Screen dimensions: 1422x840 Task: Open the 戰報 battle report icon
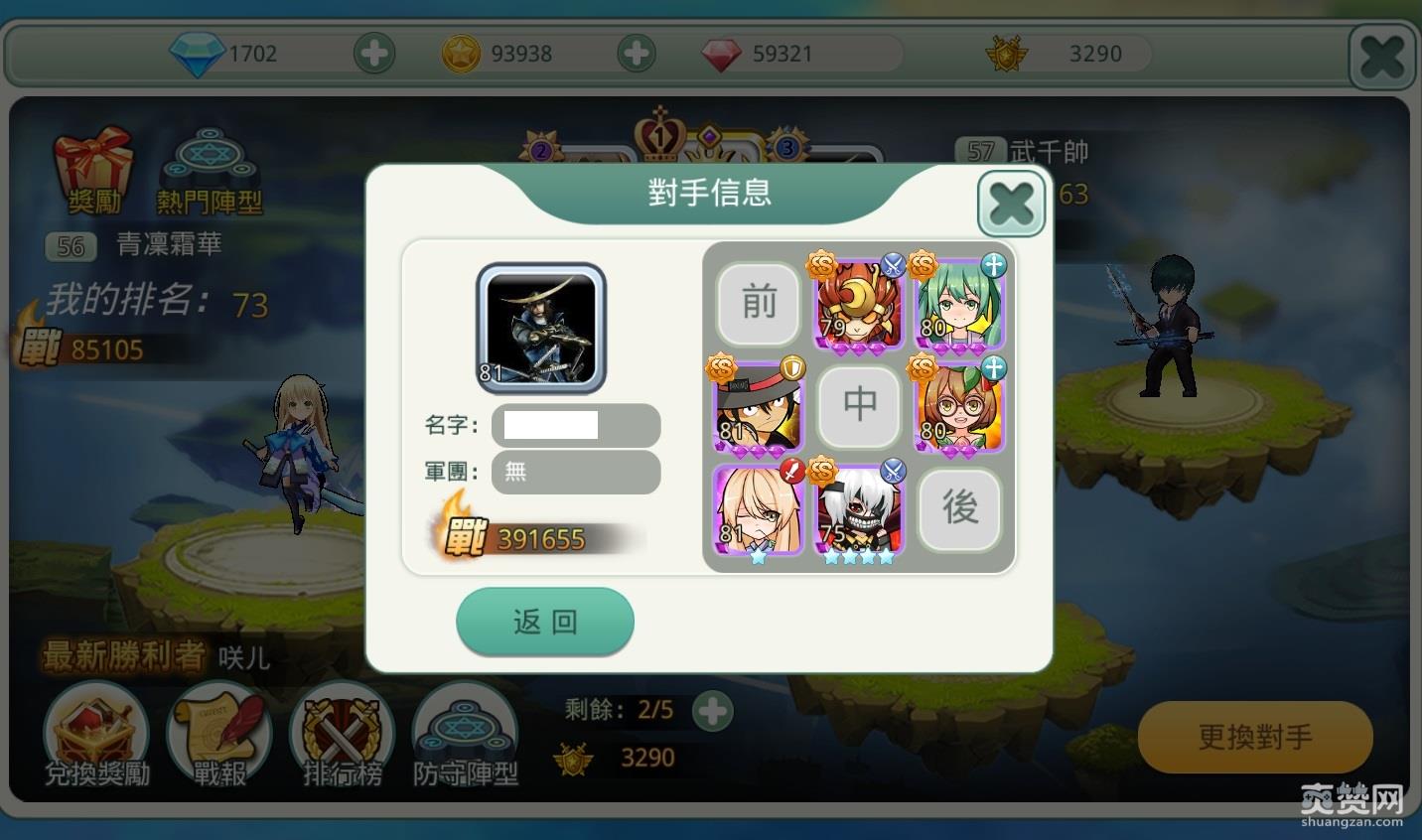pos(218,735)
